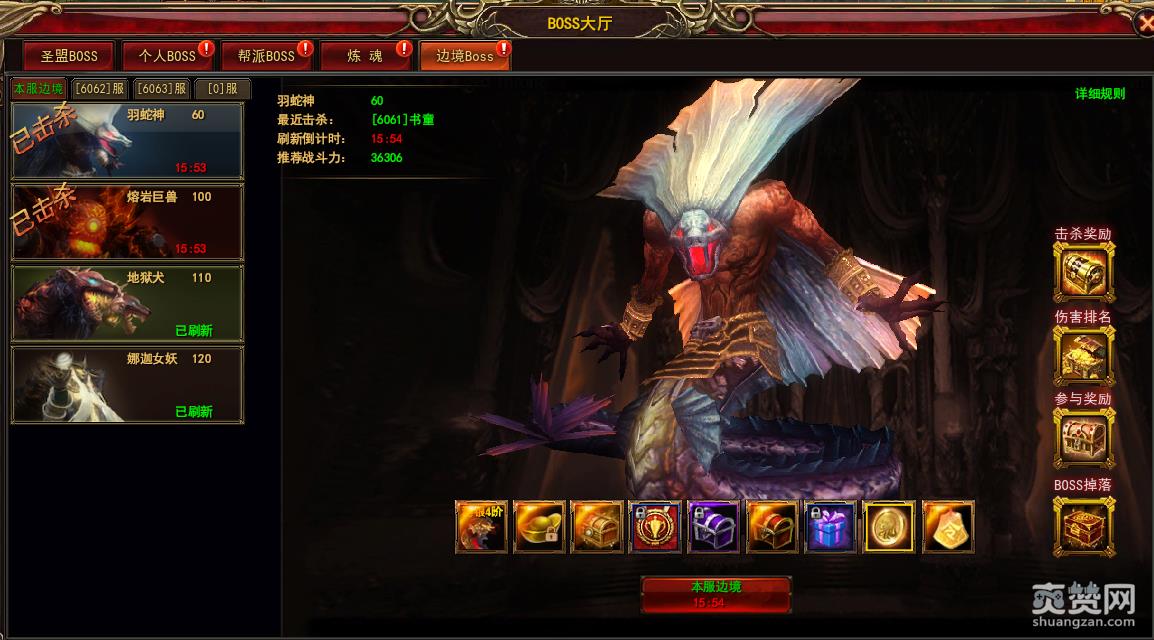Screen dimensions: 1154x640
Task: Switch to the [6062]服 server tab
Action: pos(99,88)
